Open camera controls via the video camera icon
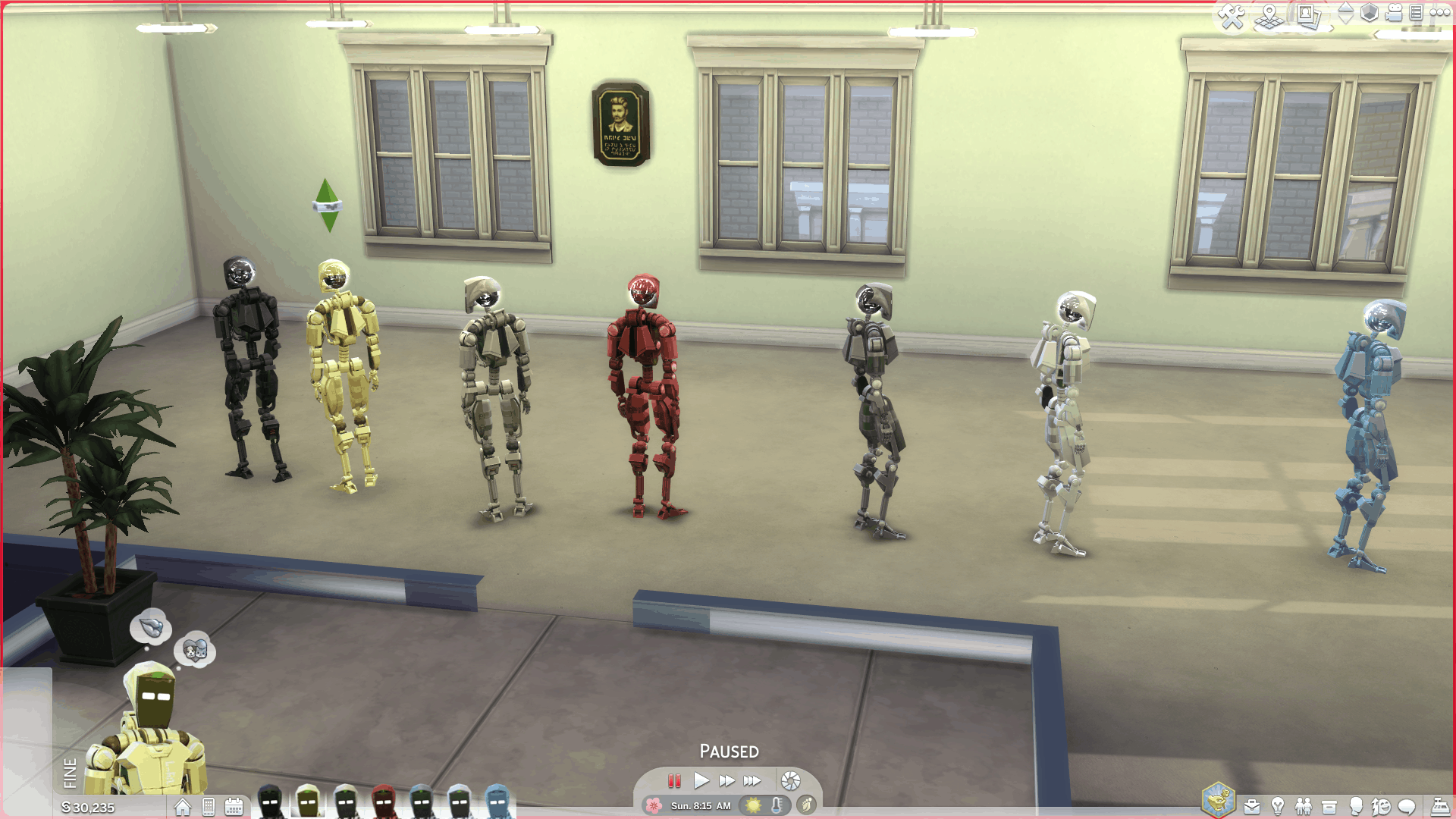This screenshot has height=819, width=1456. pos(1394,13)
